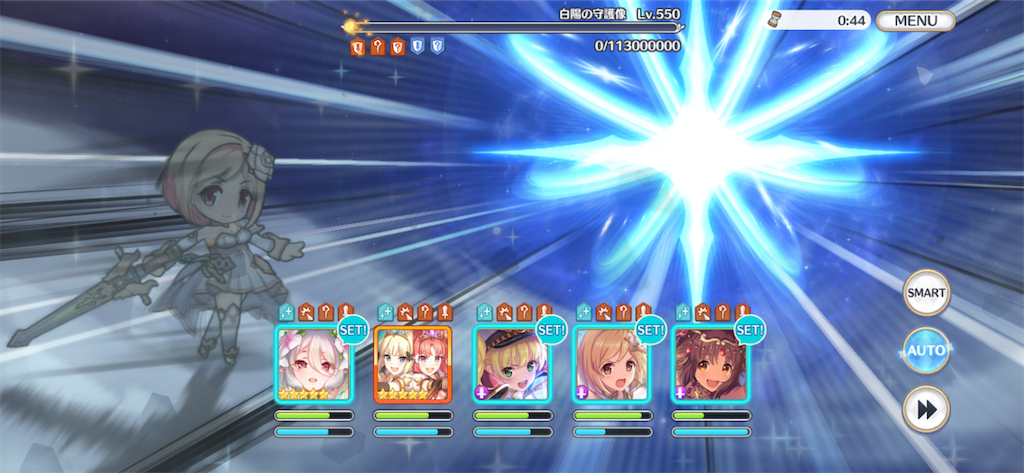Click the fast-forward speed button
The image size is (1024, 473).
click(x=925, y=409)
